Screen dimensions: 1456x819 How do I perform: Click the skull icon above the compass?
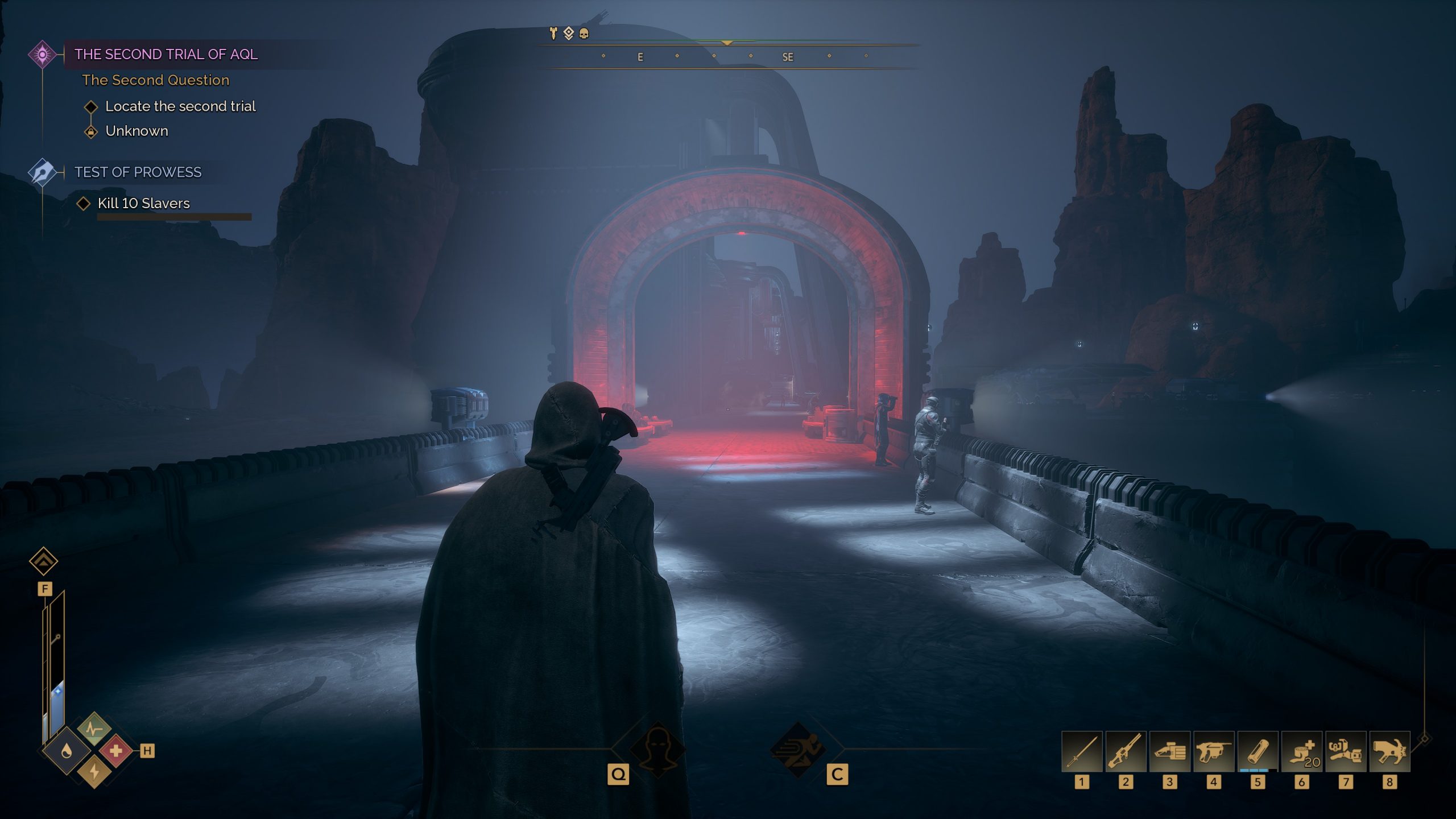[584, 34]
